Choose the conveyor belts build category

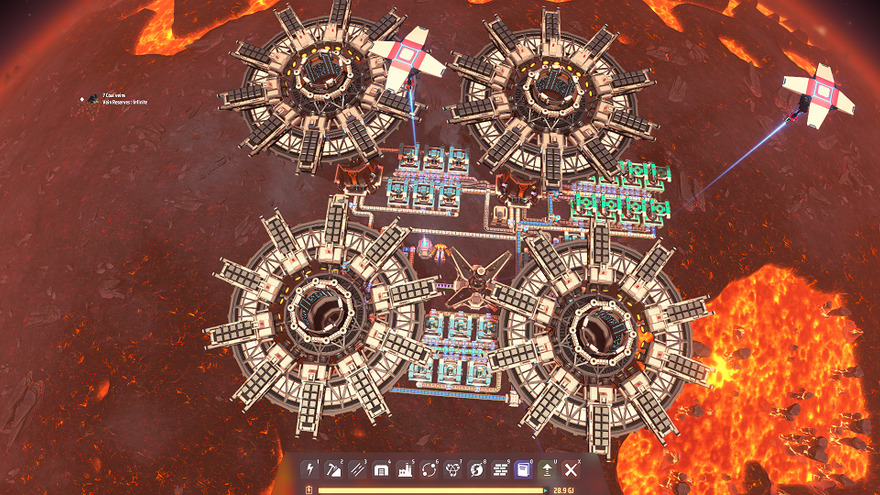coord(357,468)
